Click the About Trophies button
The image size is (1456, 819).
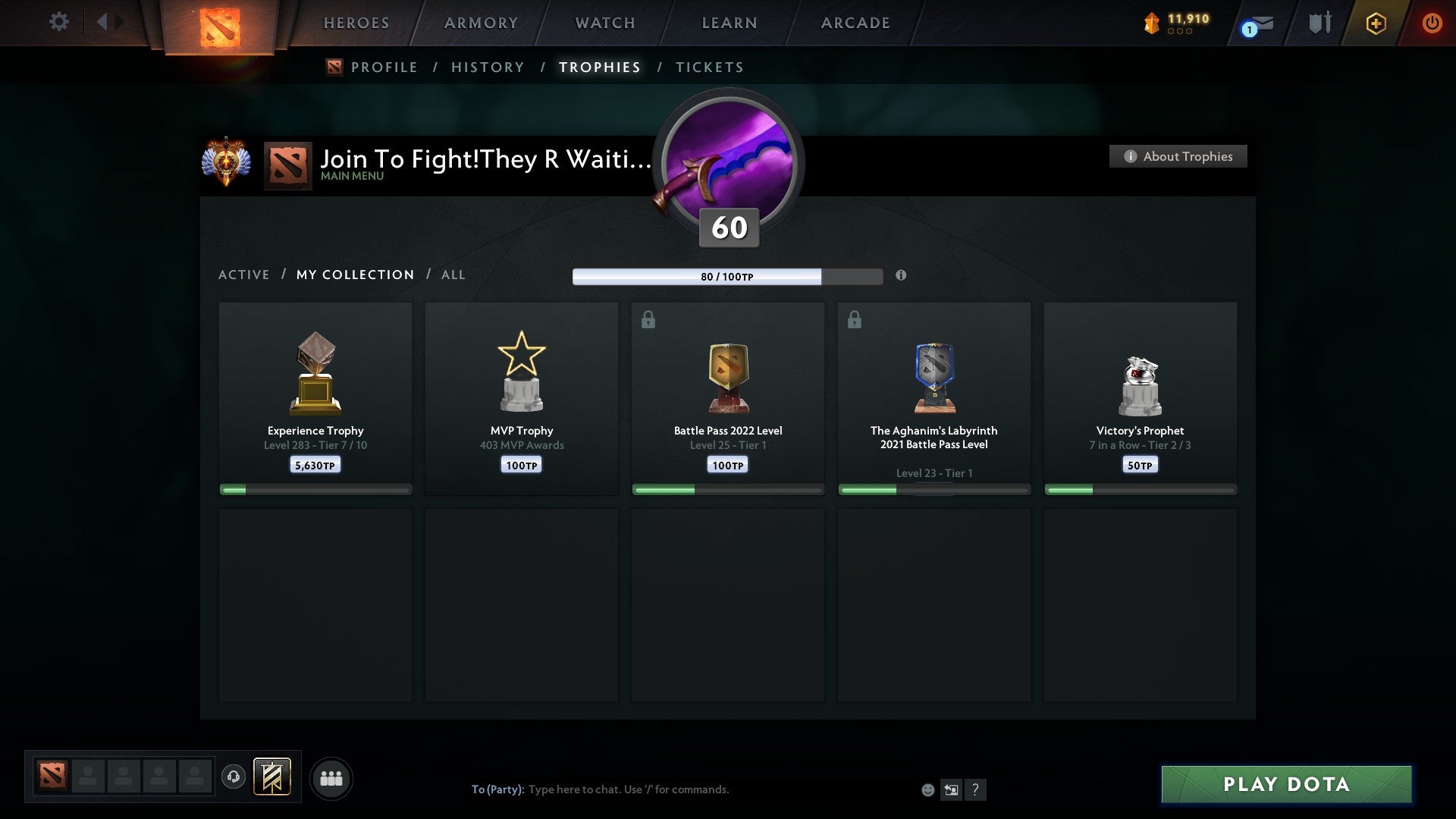1178,156
